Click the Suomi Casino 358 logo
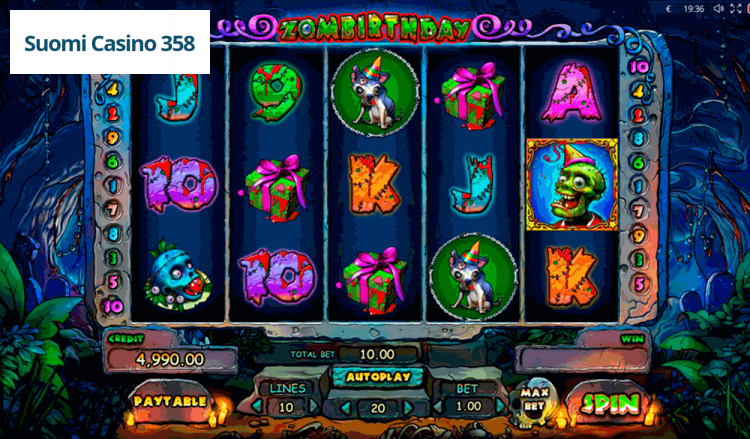Screen dimensions: 750x439 (x=110, y=44)
